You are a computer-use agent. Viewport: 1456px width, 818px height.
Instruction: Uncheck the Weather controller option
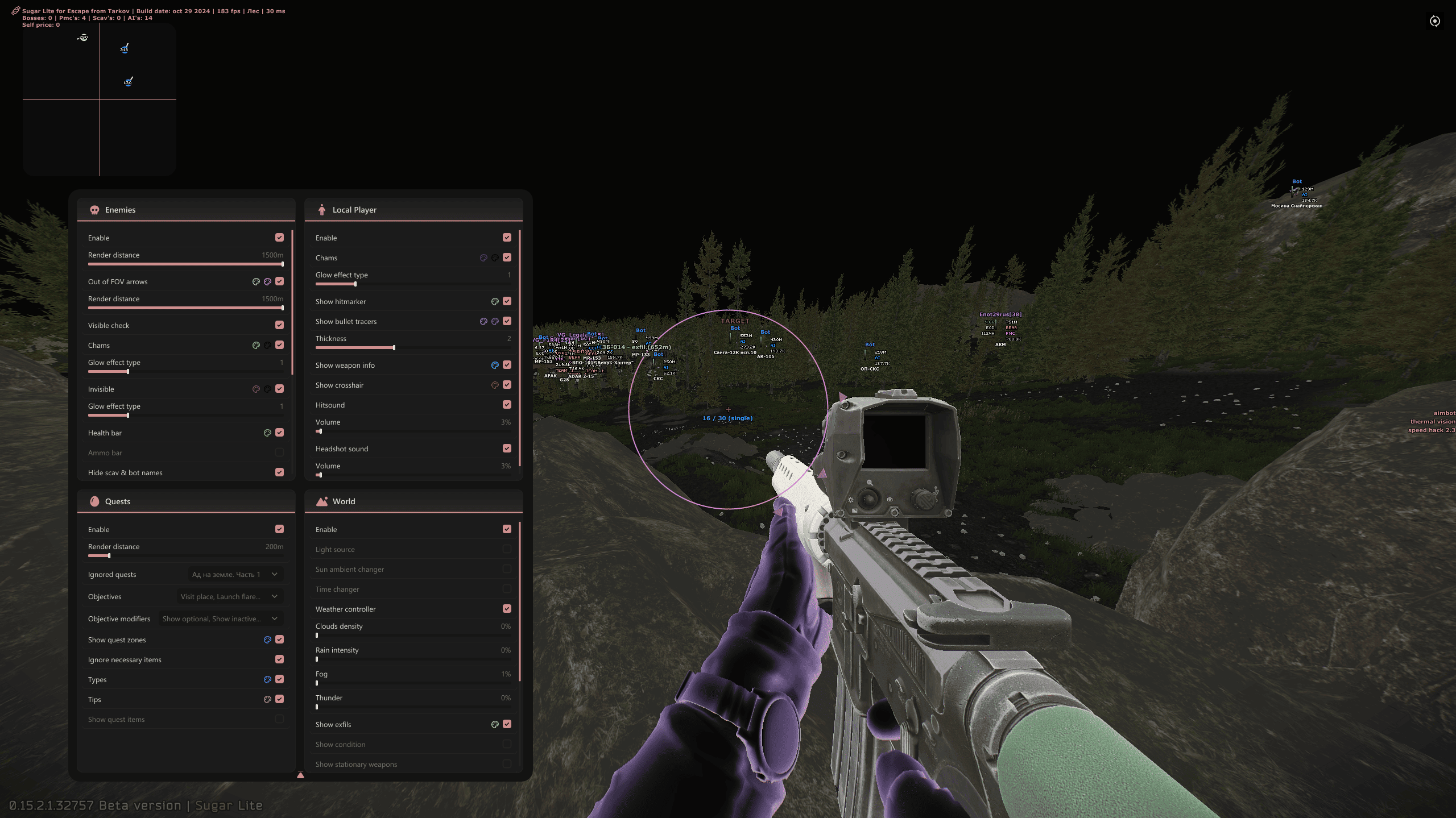[507, 609]
